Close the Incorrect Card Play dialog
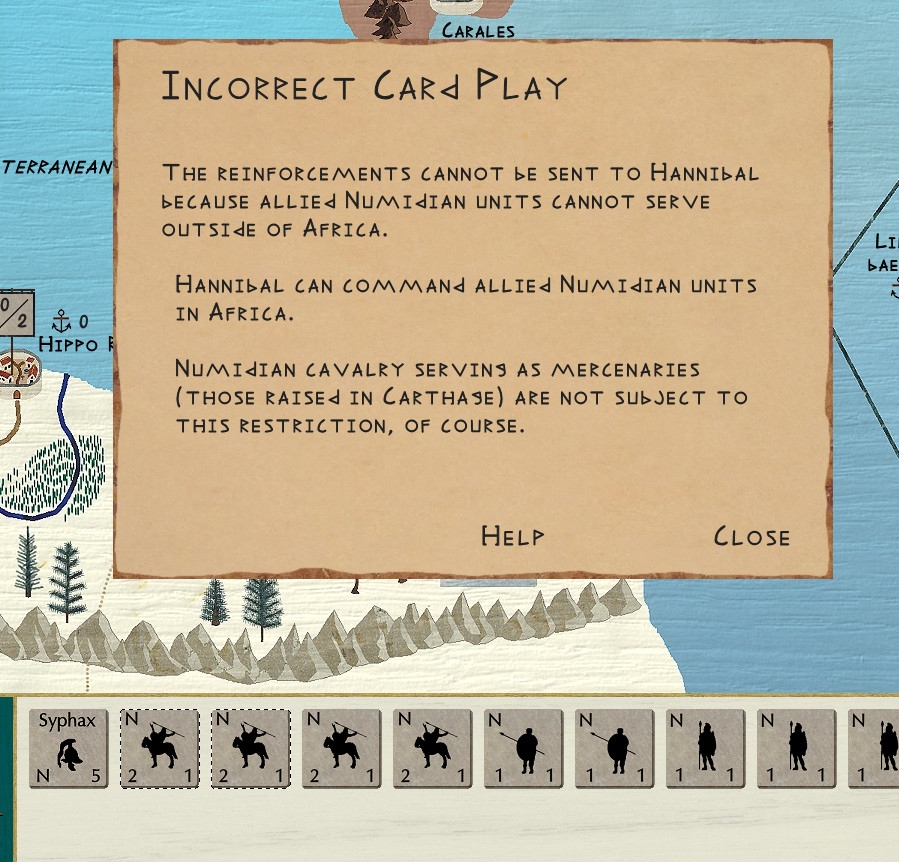The image size is (899, 862). pyautogui.click(x=751, y=537)
